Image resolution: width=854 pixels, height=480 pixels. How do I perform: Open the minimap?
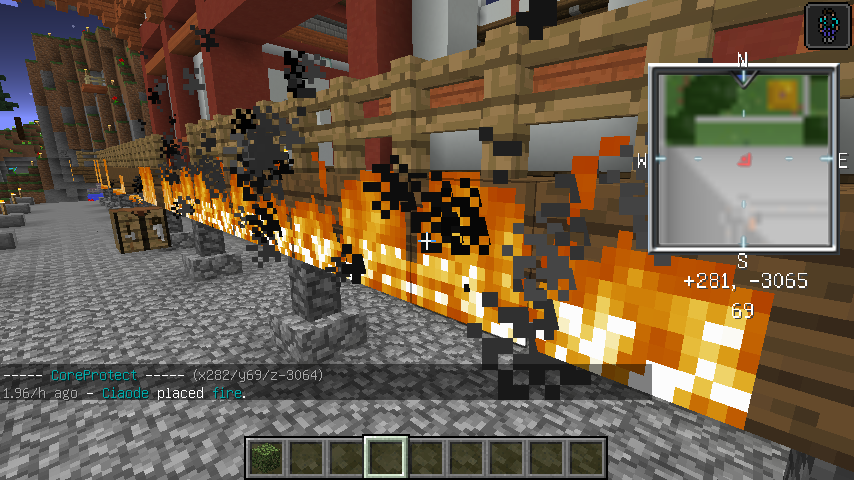pos(743,158)
